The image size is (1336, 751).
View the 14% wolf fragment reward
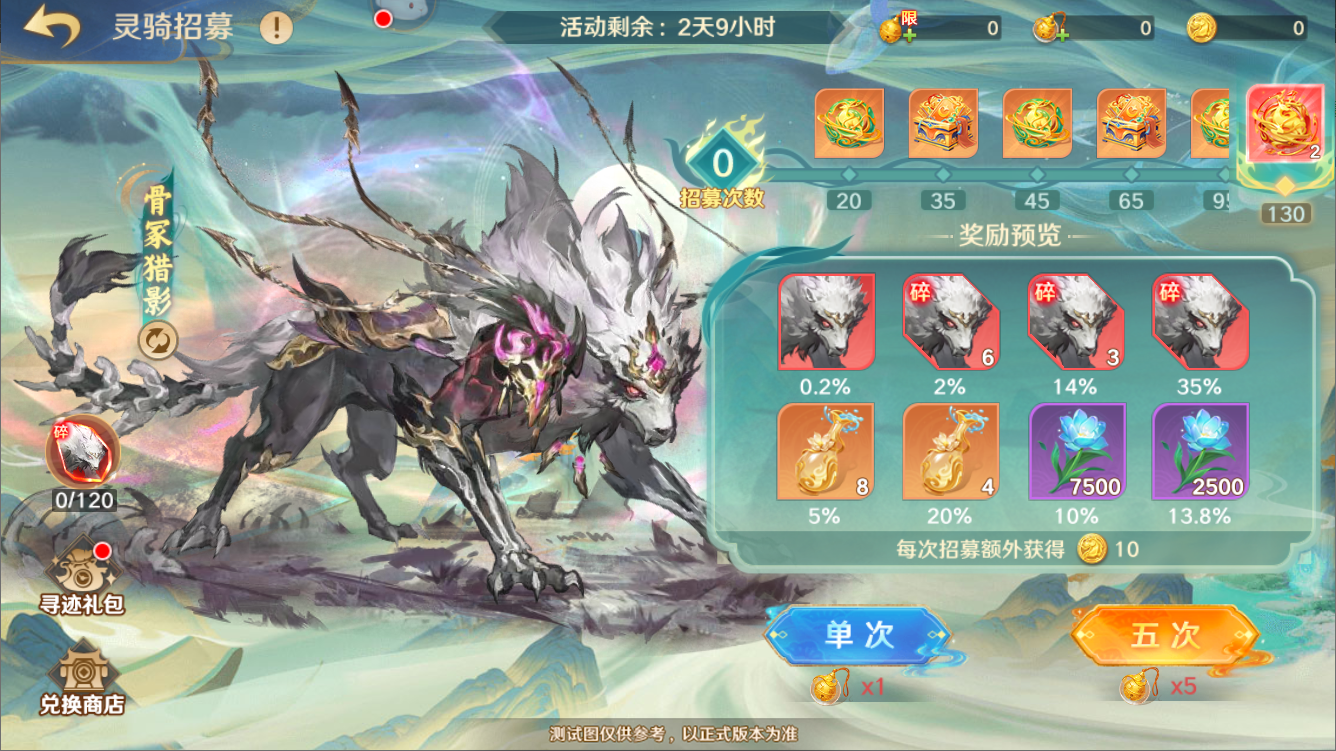point(1076,322)
